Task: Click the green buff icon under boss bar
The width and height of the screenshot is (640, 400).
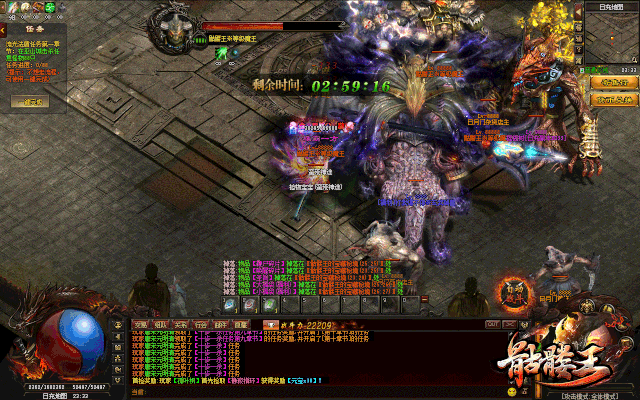Action: [x=220, y=53]
